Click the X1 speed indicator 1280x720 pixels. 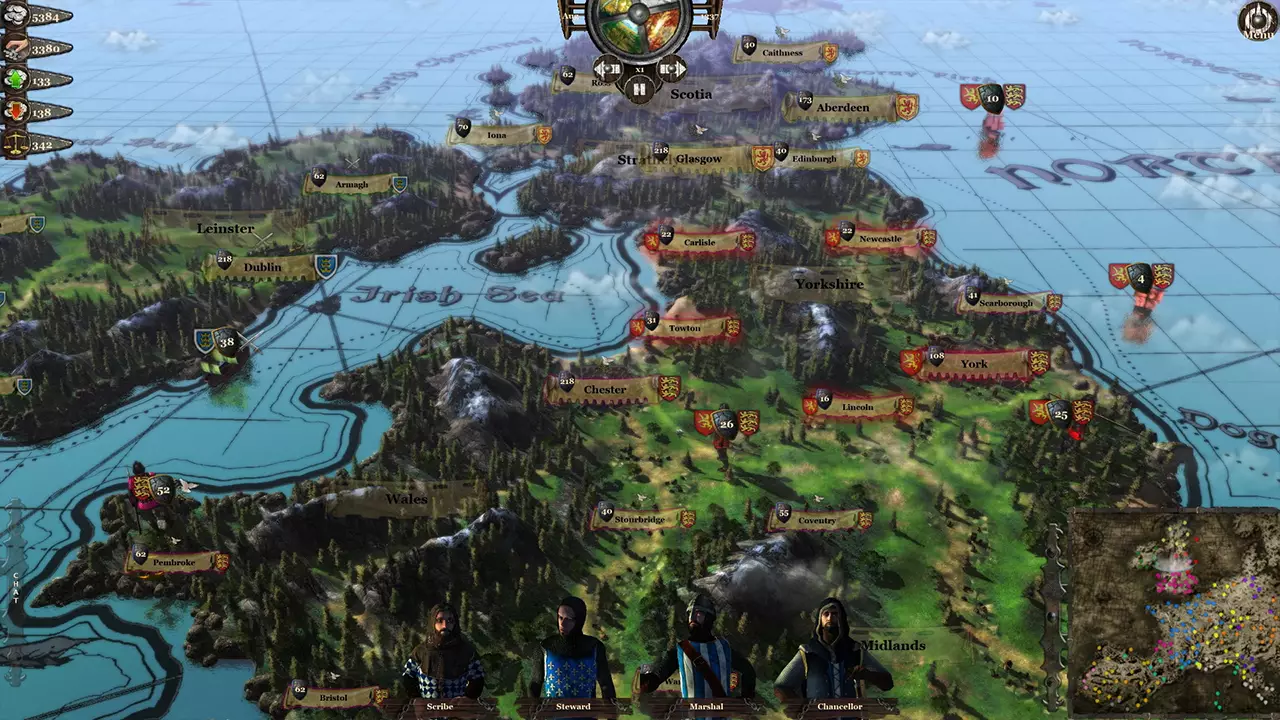pyautogui.click(x=640, y=68)
